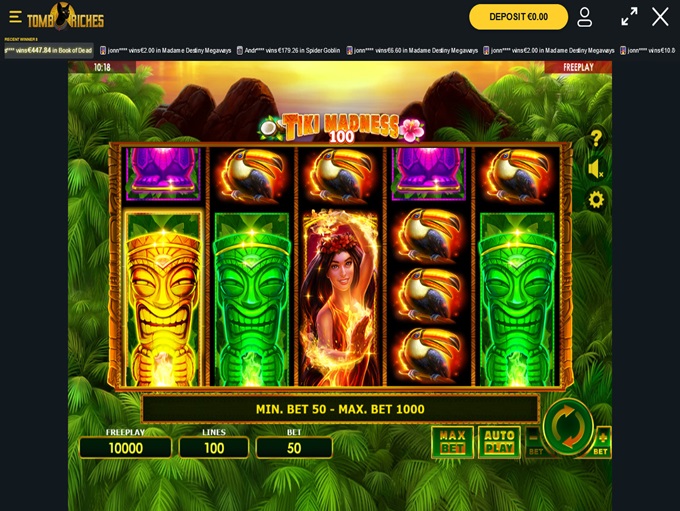680x511 pixels.
Task: Click the yellow Deposit €0.00 button
Action: coord(518,17)
